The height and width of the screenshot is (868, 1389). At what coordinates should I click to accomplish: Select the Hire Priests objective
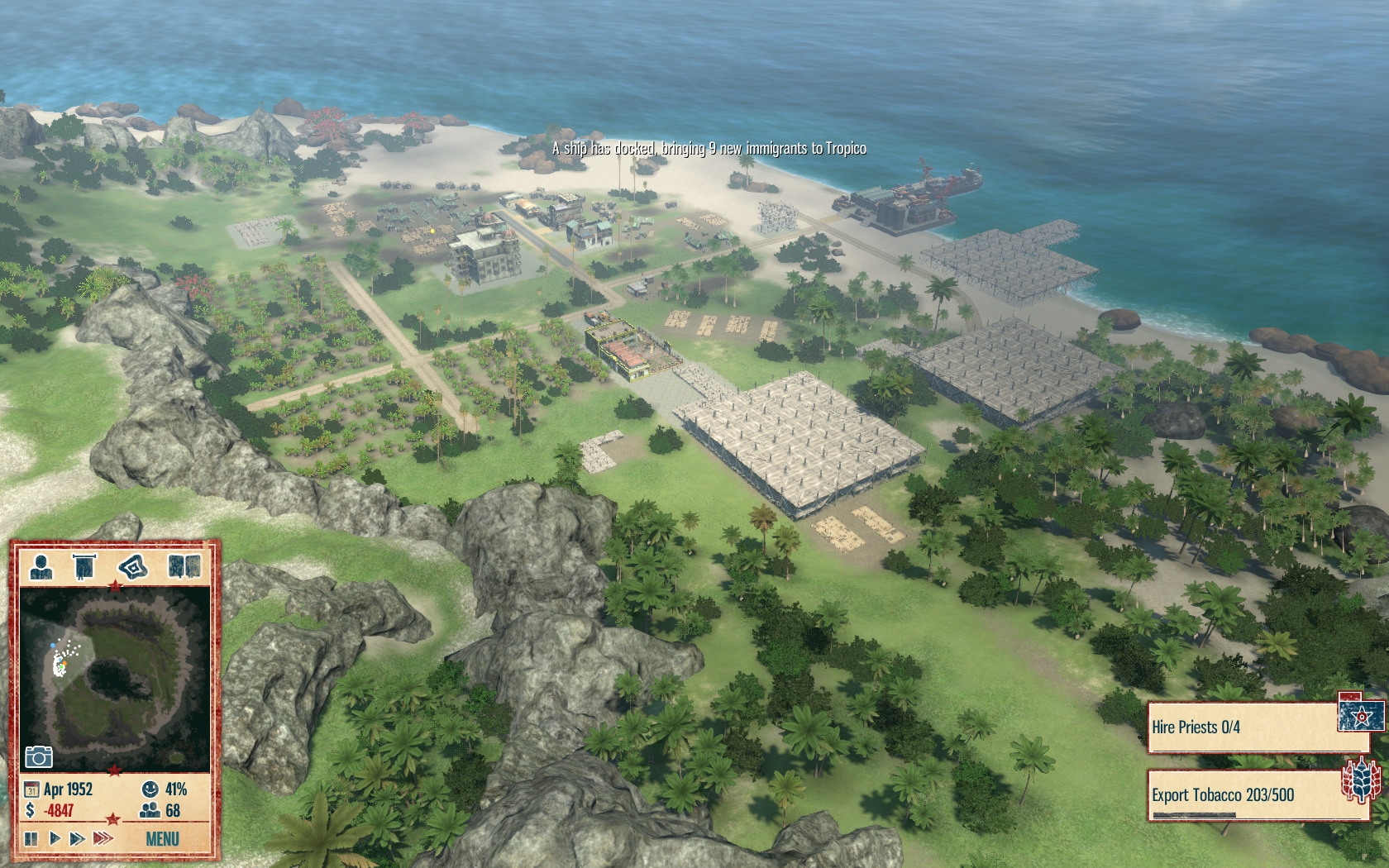point(1246,727)
